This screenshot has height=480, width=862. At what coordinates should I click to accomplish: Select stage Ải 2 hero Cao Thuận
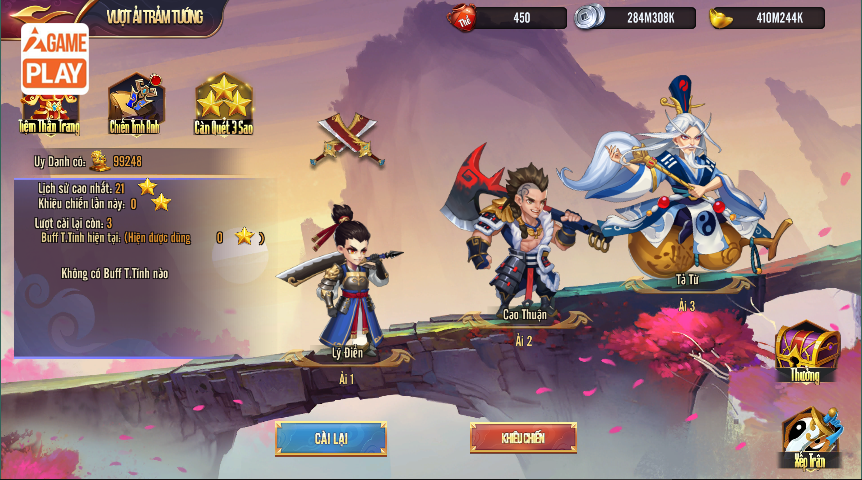point(524,243)
